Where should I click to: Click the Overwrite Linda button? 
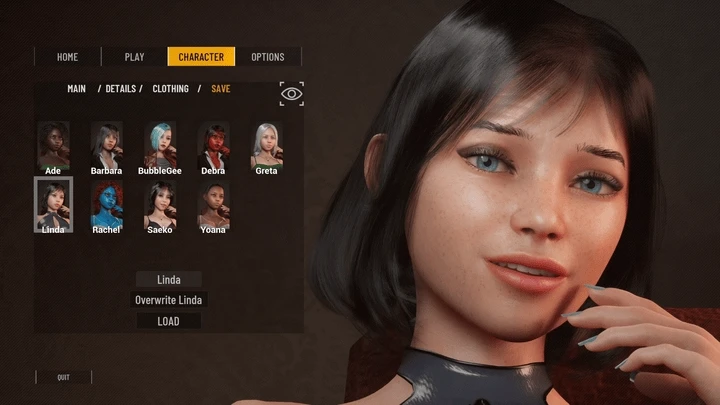click(169, 300)
